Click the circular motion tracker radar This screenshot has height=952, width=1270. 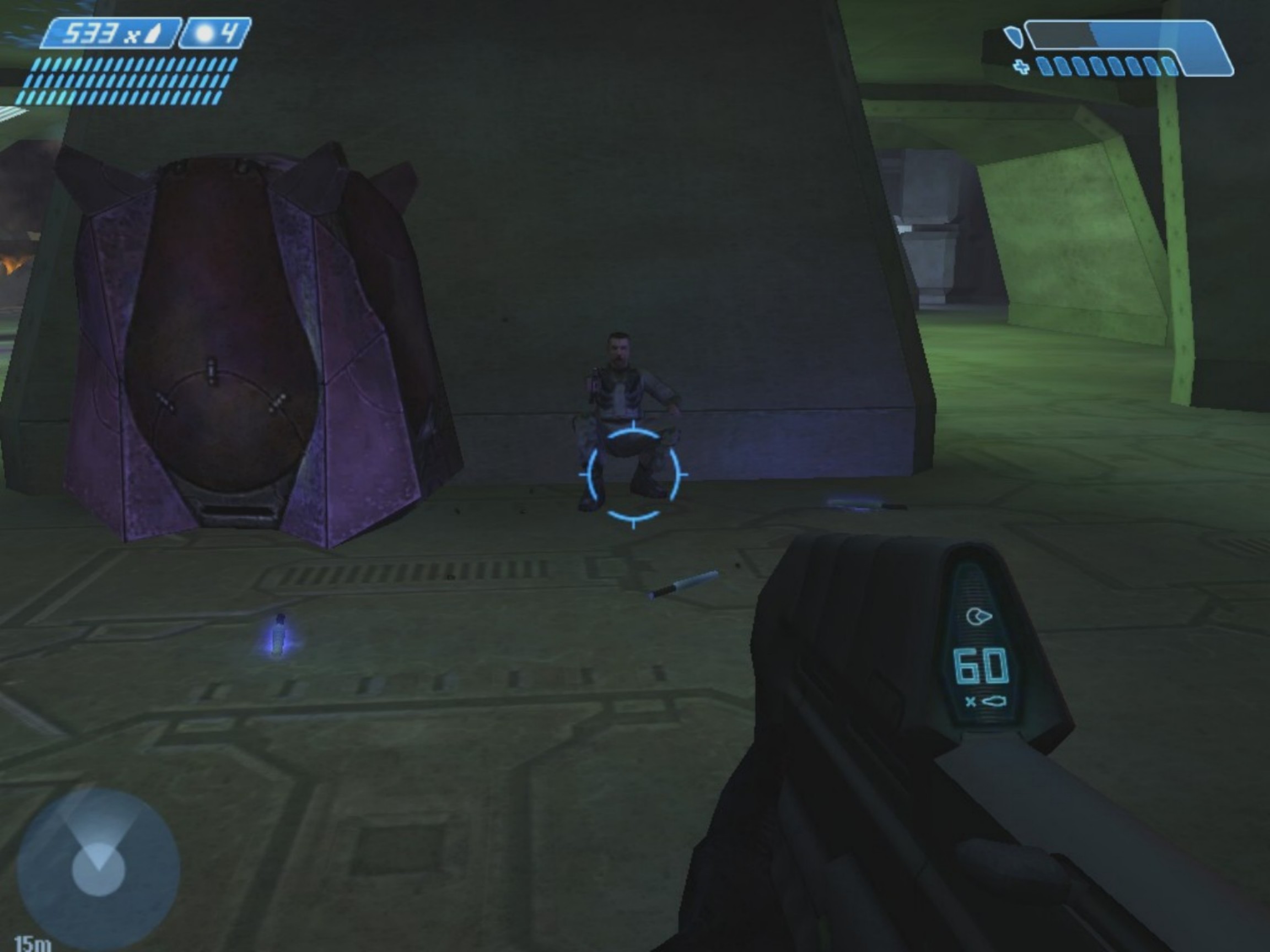(98, 870)
